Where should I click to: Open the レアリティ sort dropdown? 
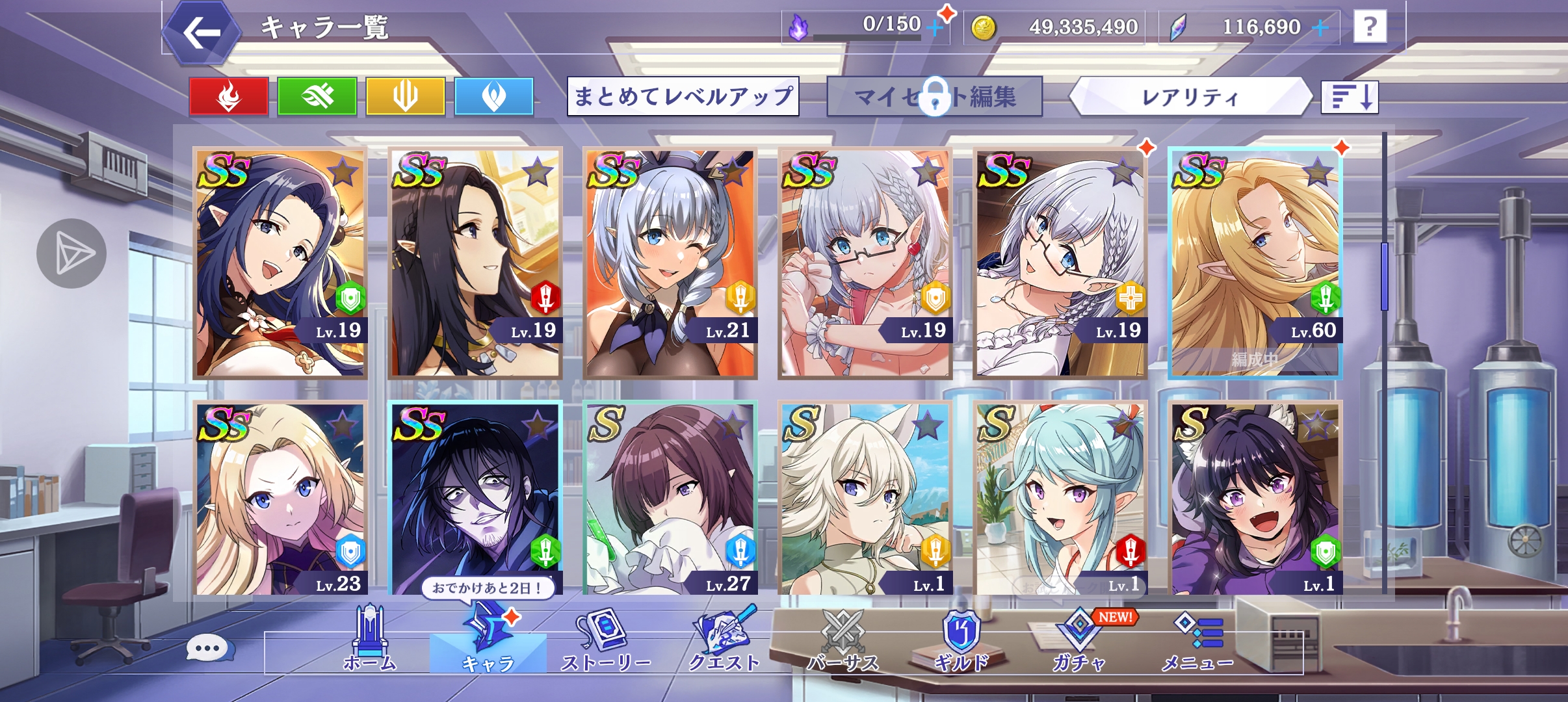pyautogui.click(x=1190, y=97)
